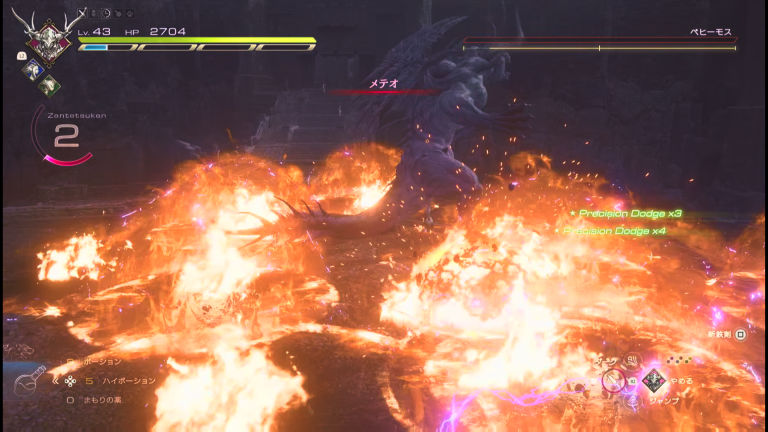Screen dimensions: 768x432
Task: Click the potion flask icon
Action: (x=28, y=385)
